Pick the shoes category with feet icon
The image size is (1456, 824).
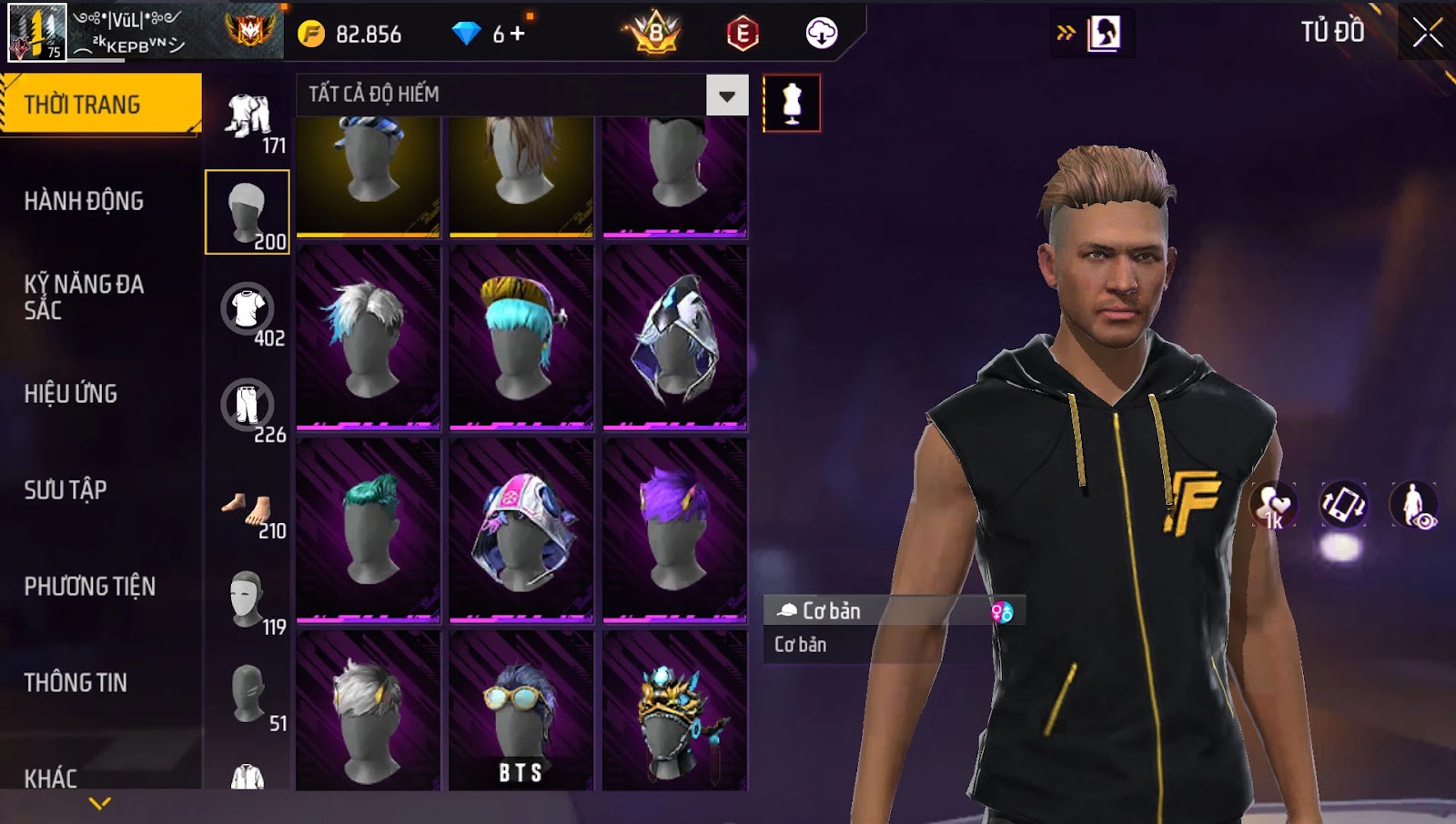click(248, 509)
